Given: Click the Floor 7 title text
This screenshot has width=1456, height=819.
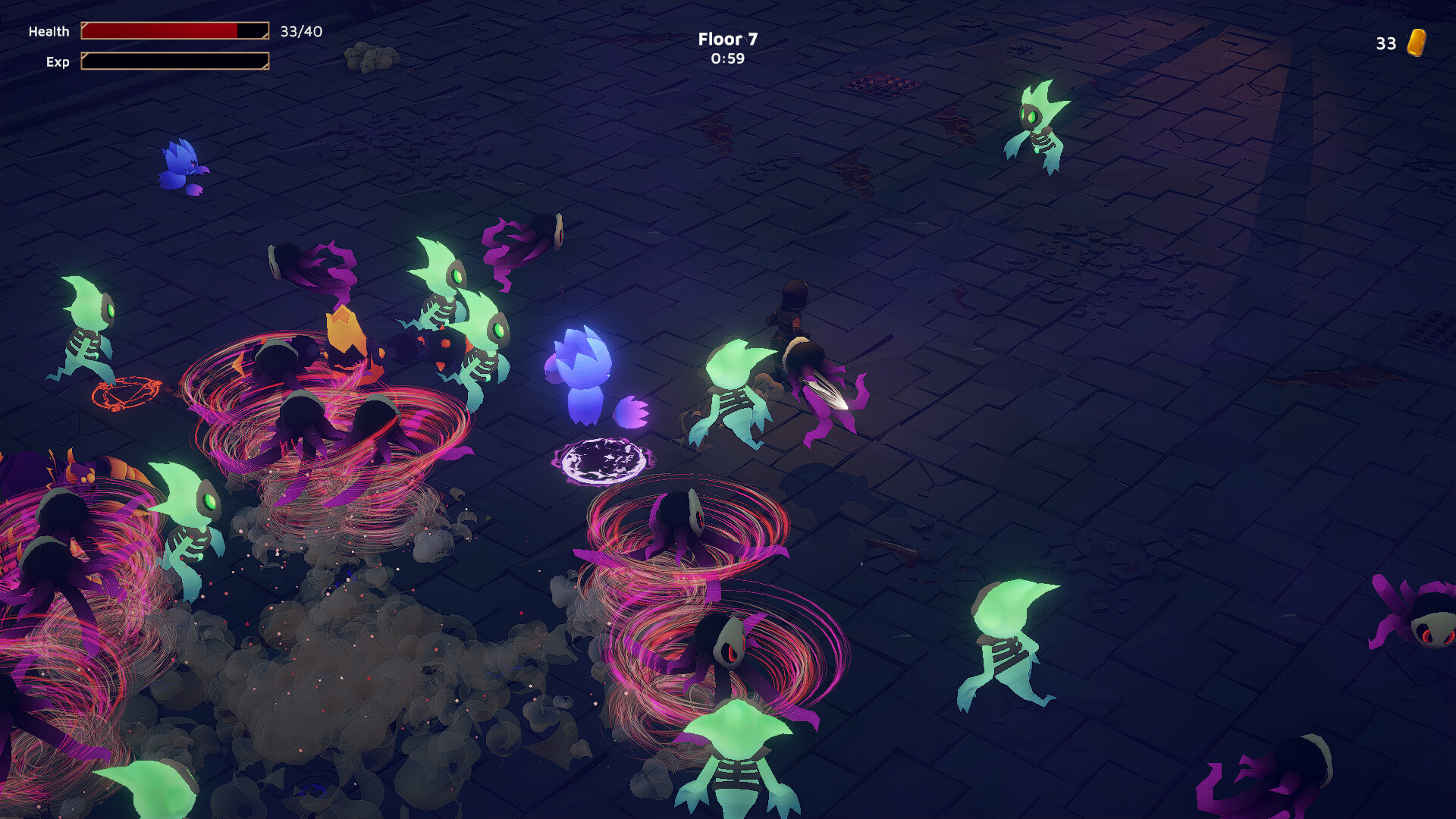Looking at the screenshot, I should tap(726, 39).
